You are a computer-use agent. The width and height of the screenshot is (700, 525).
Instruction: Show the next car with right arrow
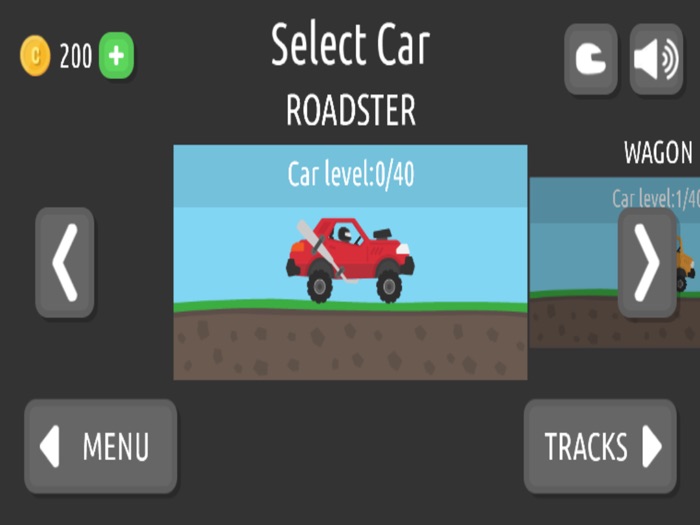click(647, 263)
